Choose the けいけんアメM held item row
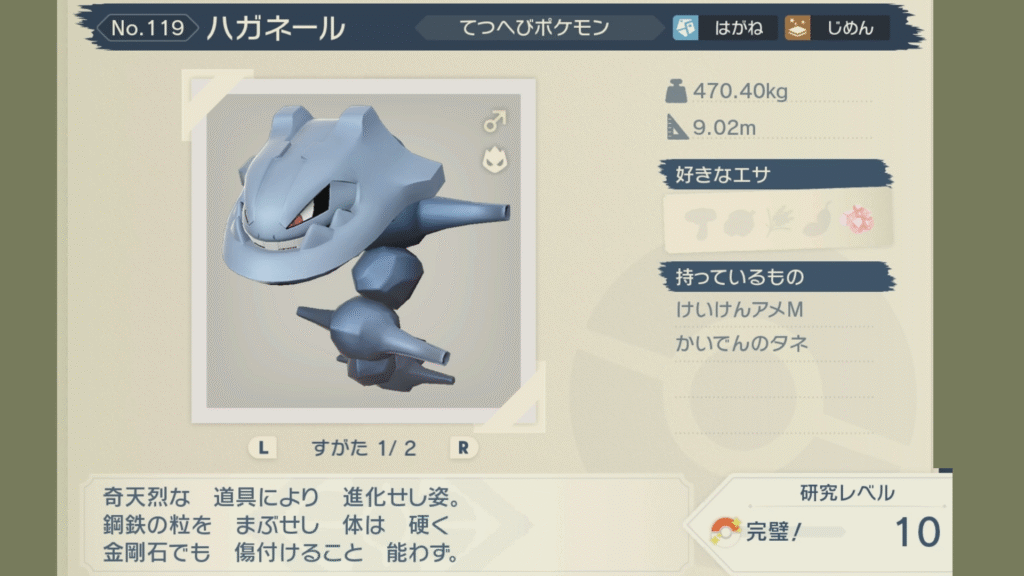This screenshot has height=576, width=1024. point(740,311)
